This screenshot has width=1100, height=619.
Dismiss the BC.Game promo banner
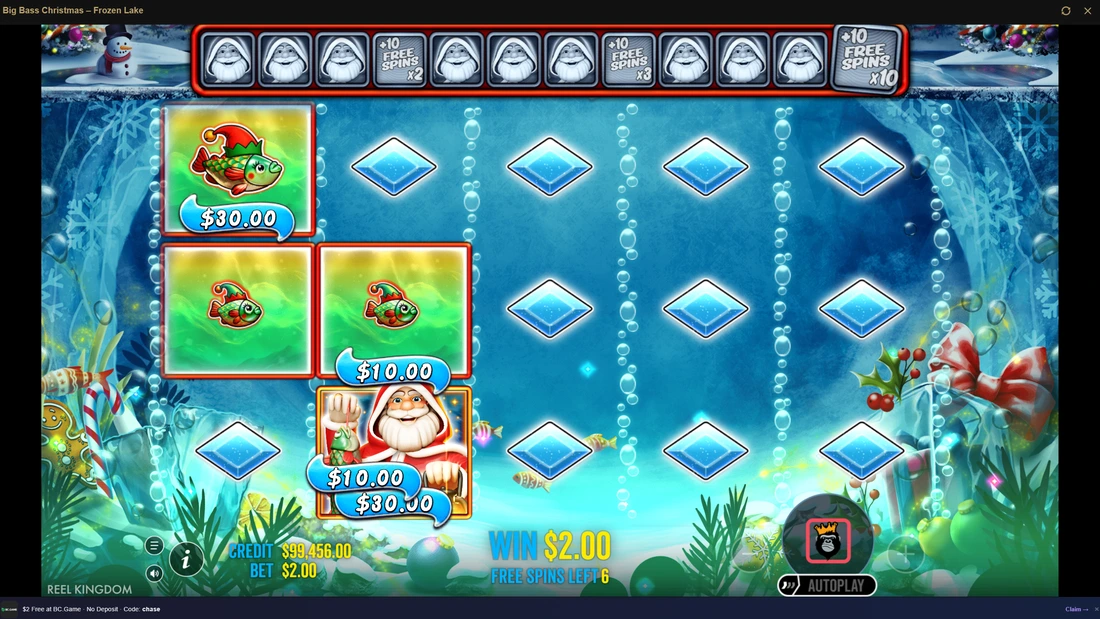tap(1095, 609)
